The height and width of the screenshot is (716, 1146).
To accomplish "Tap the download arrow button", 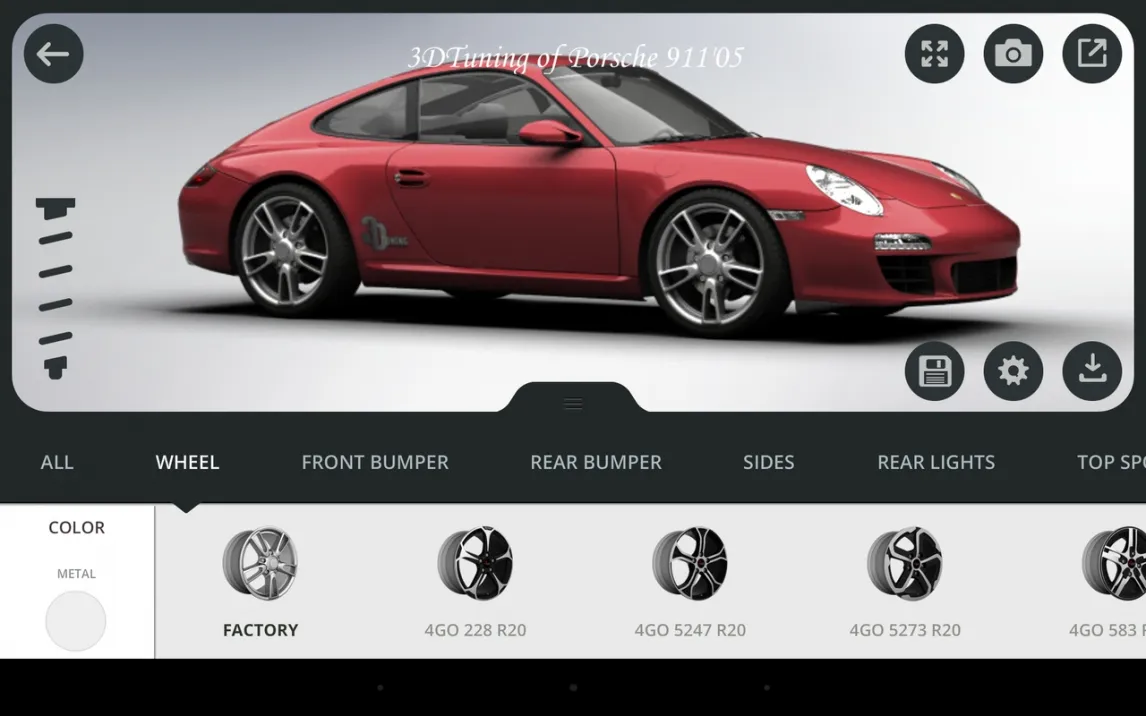I will (1092, 371).
